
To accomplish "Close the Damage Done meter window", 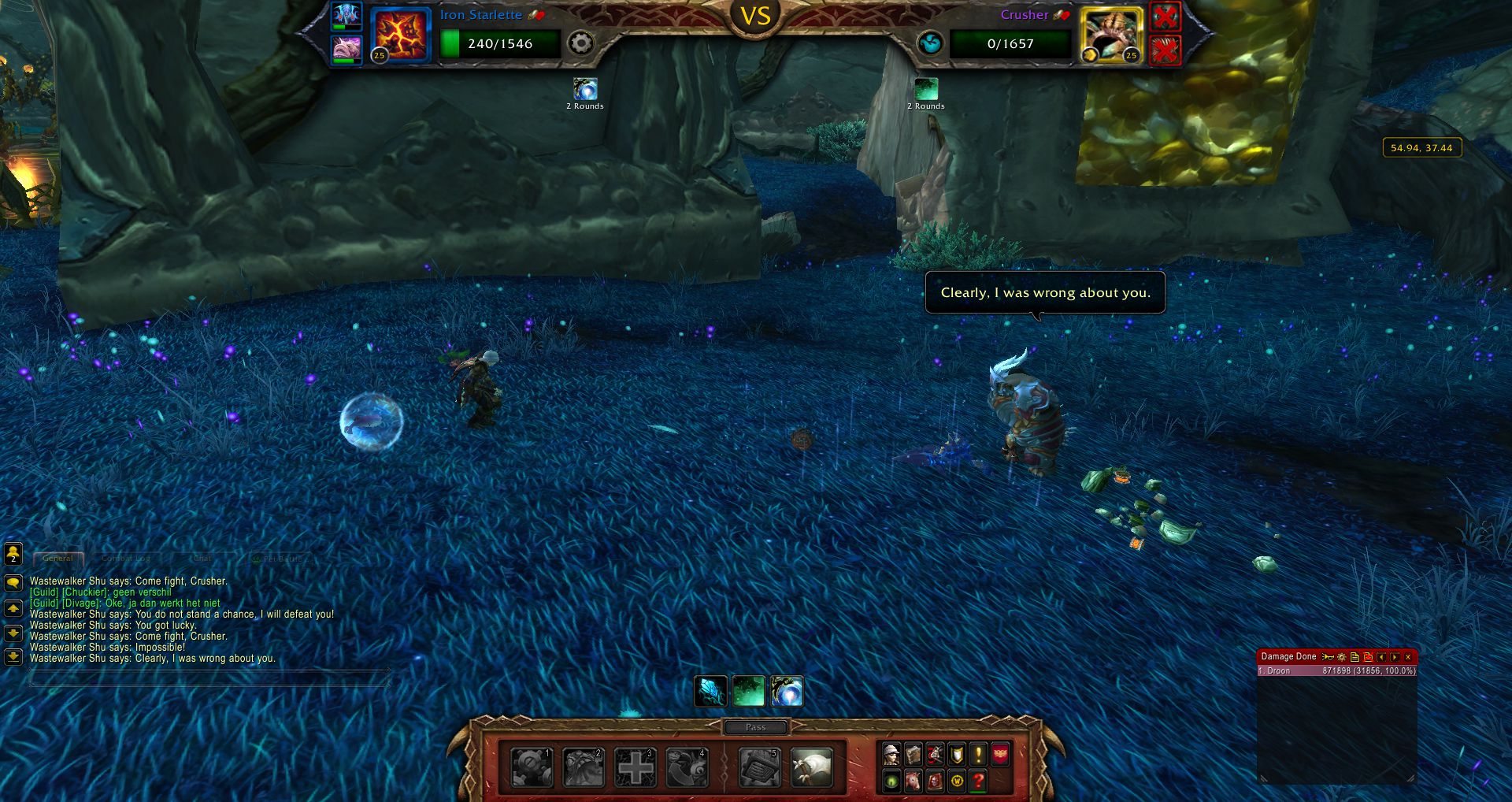I will point(1408,657).
